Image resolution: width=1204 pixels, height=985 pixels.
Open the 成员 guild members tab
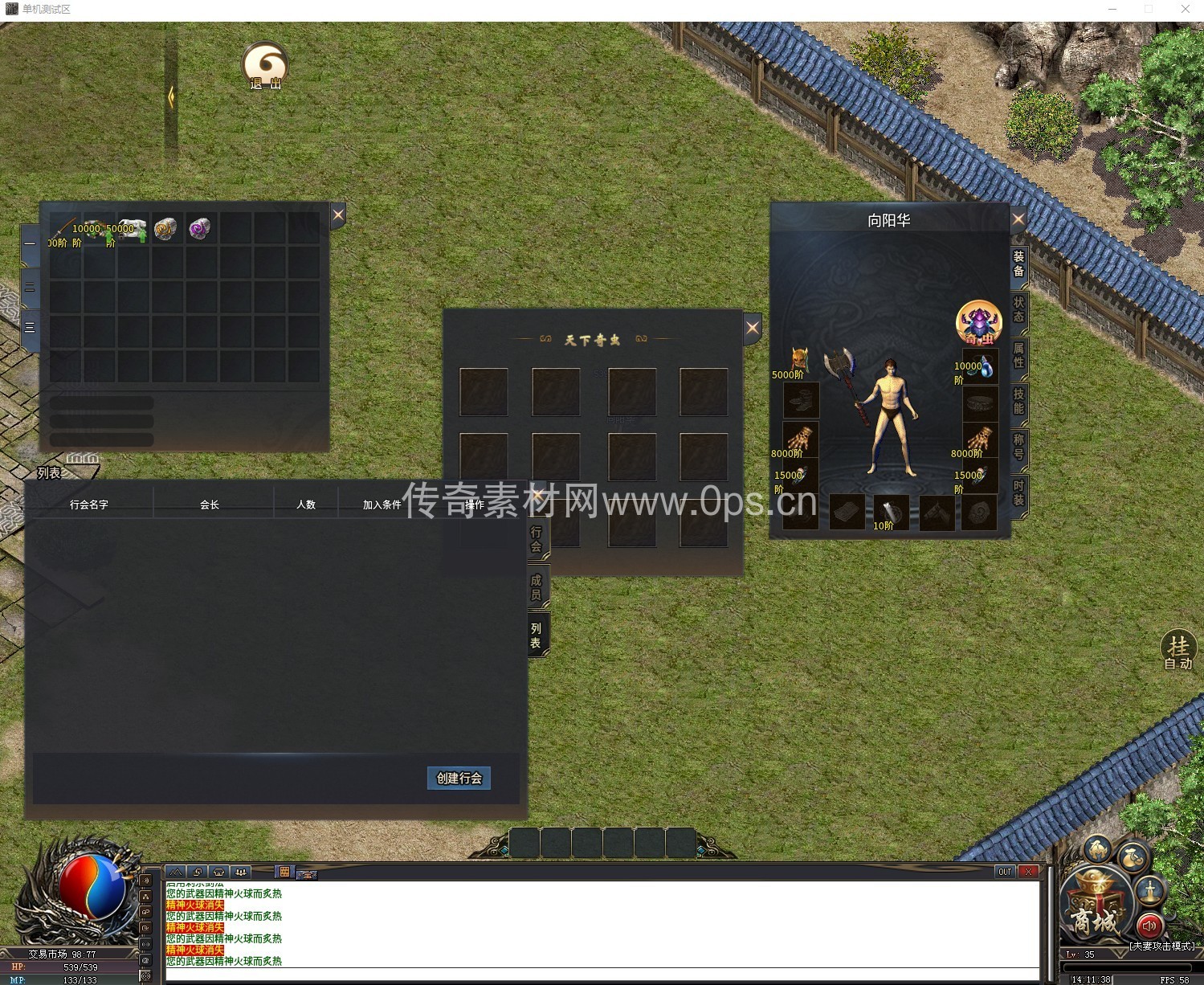tap(537, 587)
